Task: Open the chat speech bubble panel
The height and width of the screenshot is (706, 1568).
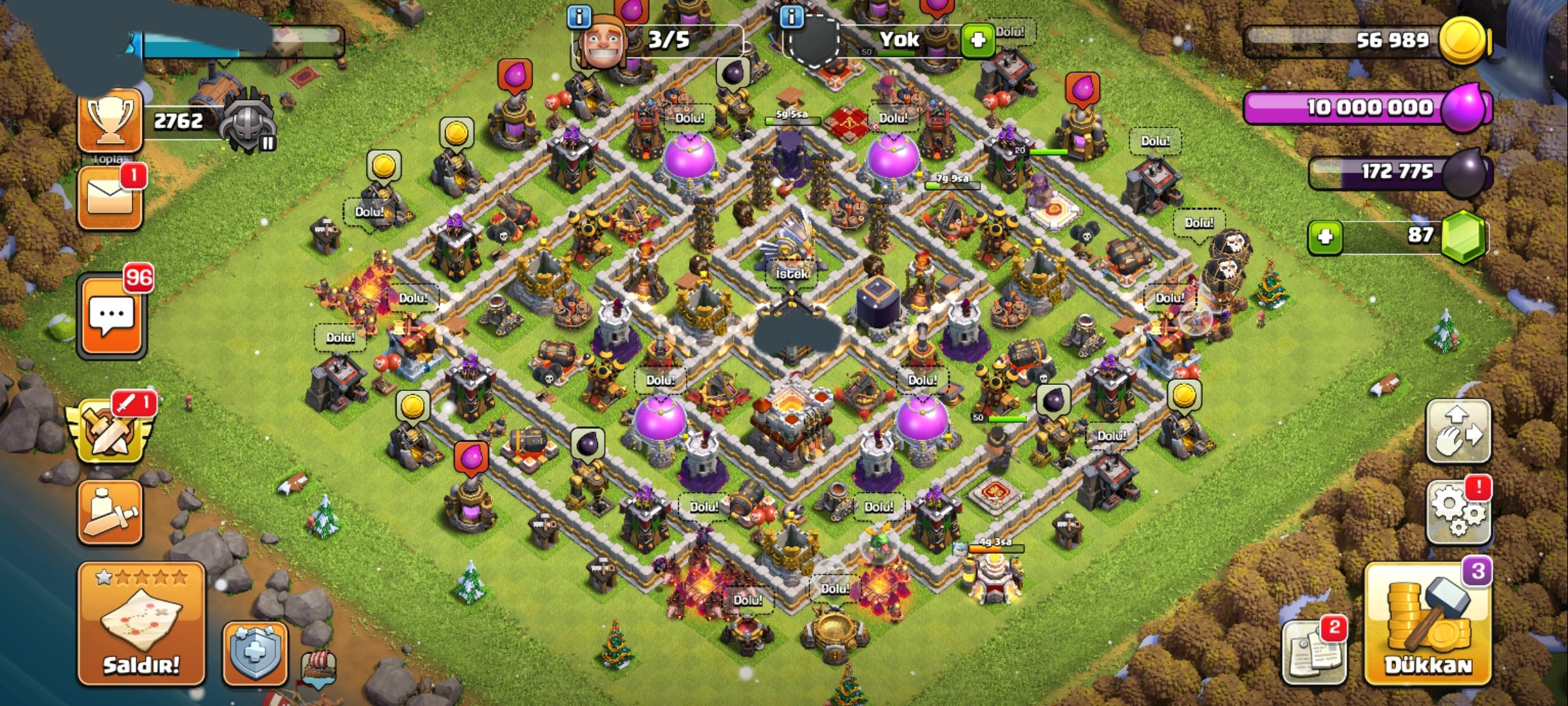Action: (x=112, y=316)
